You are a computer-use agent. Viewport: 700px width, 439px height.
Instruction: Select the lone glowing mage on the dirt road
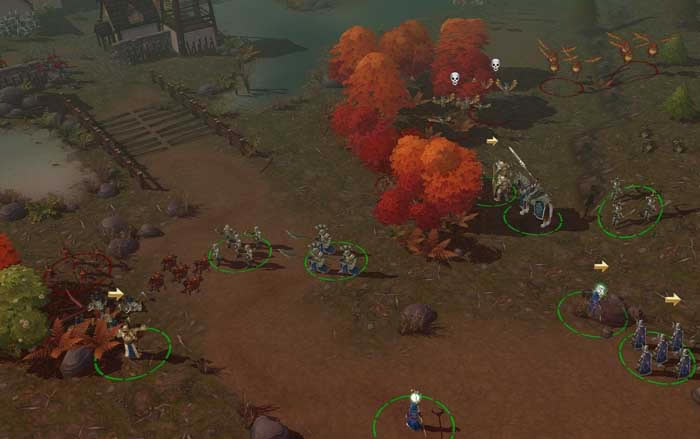414,409
